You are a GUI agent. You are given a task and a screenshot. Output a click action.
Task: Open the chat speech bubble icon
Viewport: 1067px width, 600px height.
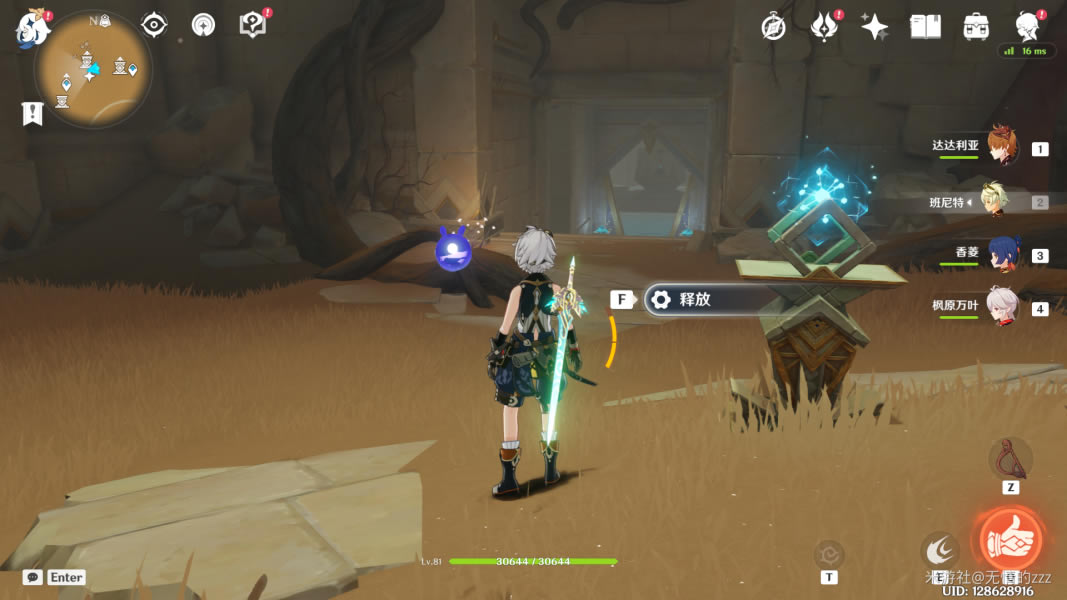point(33,577)
